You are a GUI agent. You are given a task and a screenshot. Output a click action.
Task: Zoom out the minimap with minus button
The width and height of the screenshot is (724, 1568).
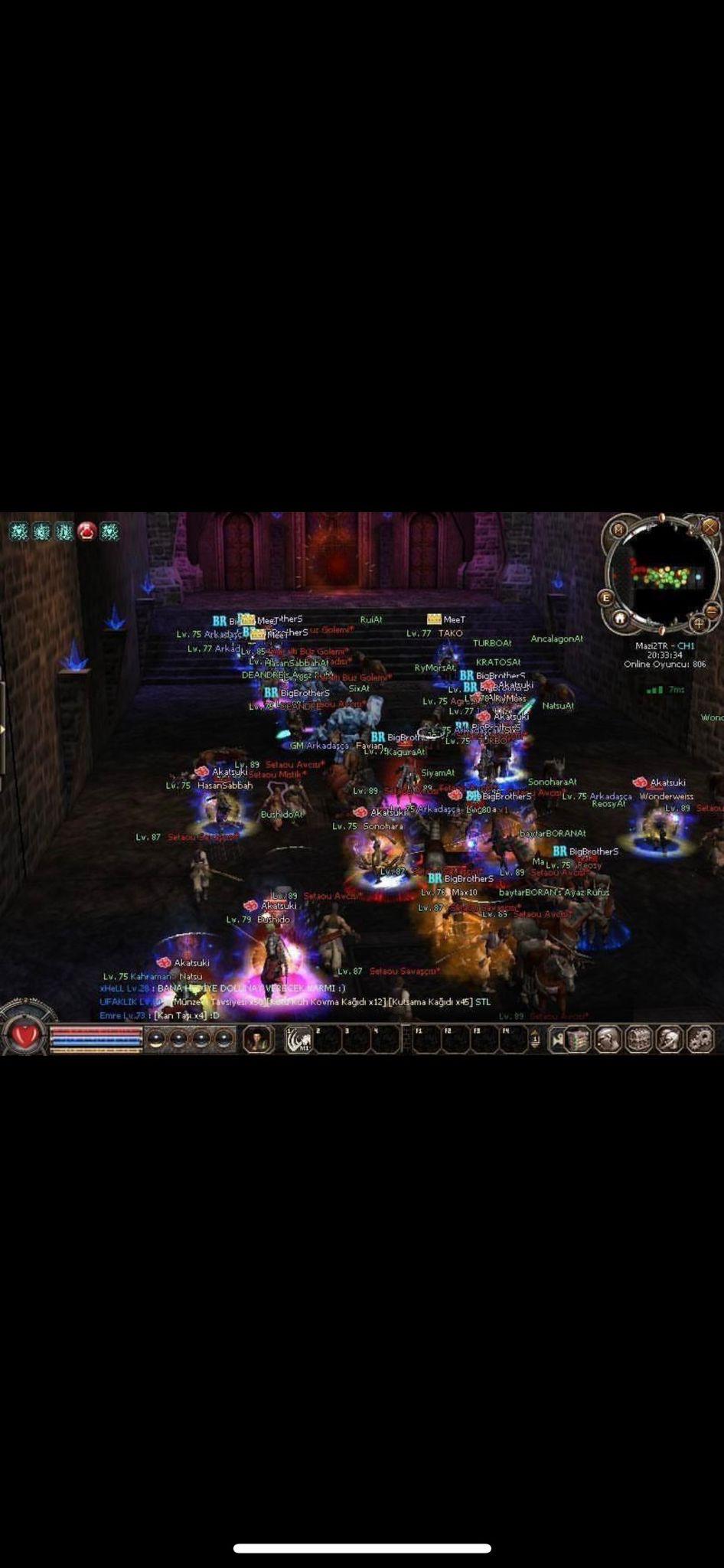coord(712,610)
